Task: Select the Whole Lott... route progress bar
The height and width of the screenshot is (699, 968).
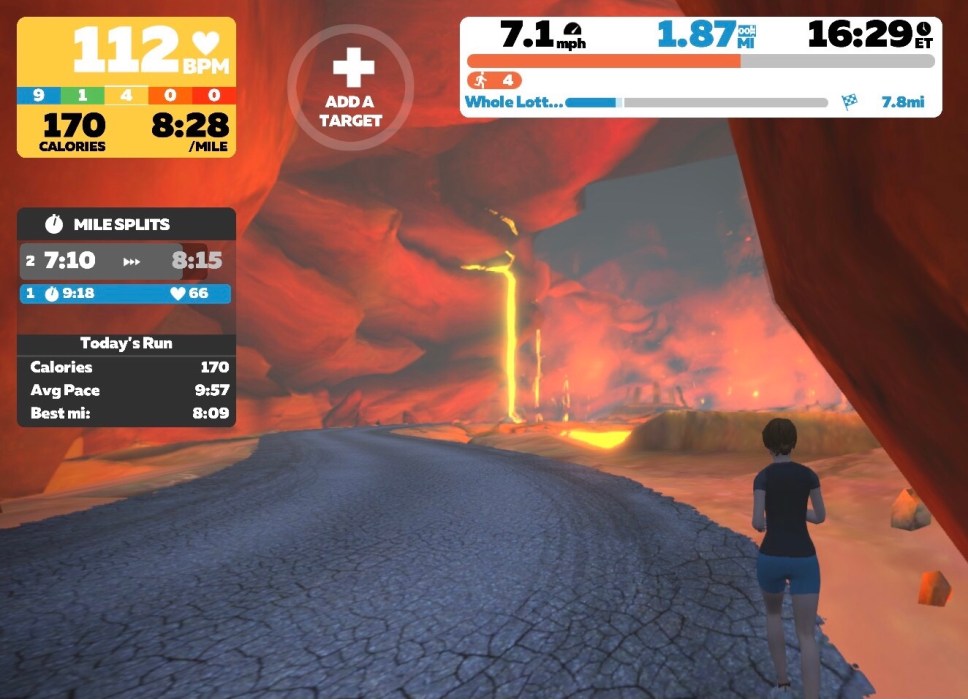Action: click(x=696, y=102)
